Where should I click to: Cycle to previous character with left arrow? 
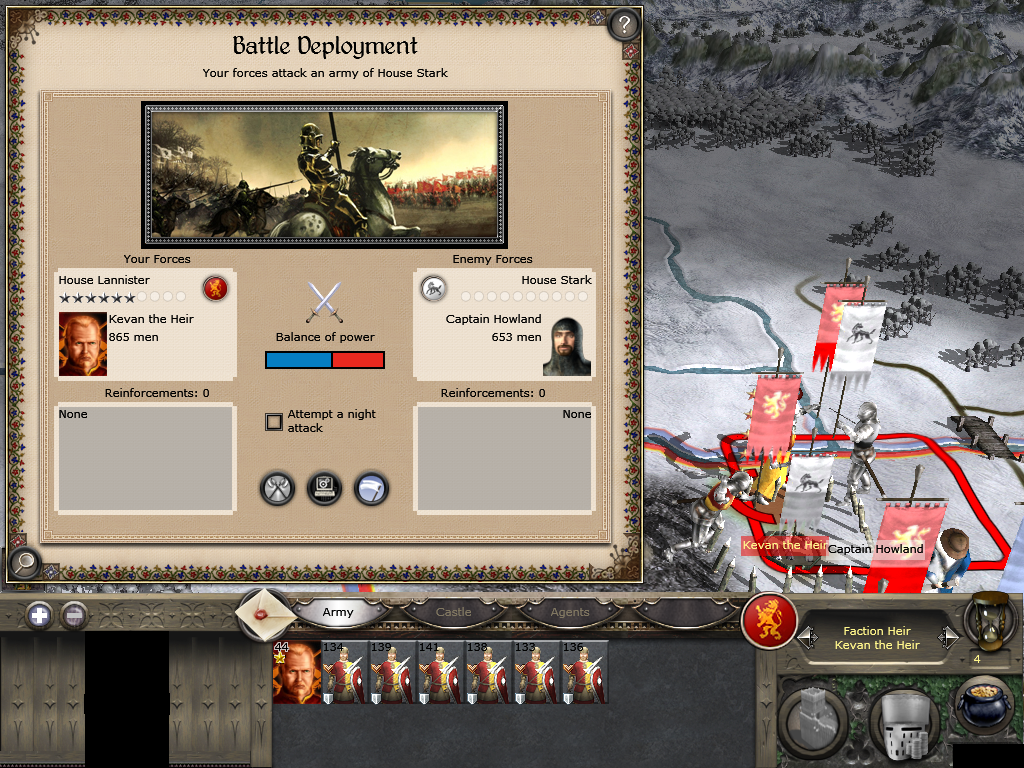[803, 637]
